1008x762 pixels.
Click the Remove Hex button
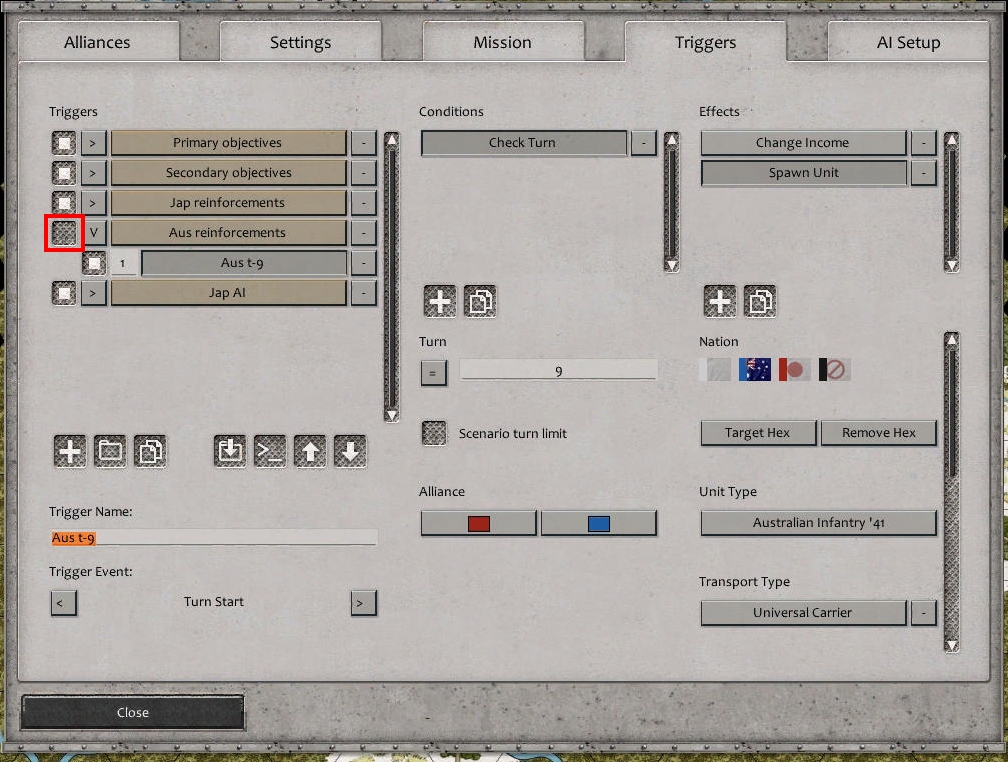pyautogui.click(x=879, y=433)
